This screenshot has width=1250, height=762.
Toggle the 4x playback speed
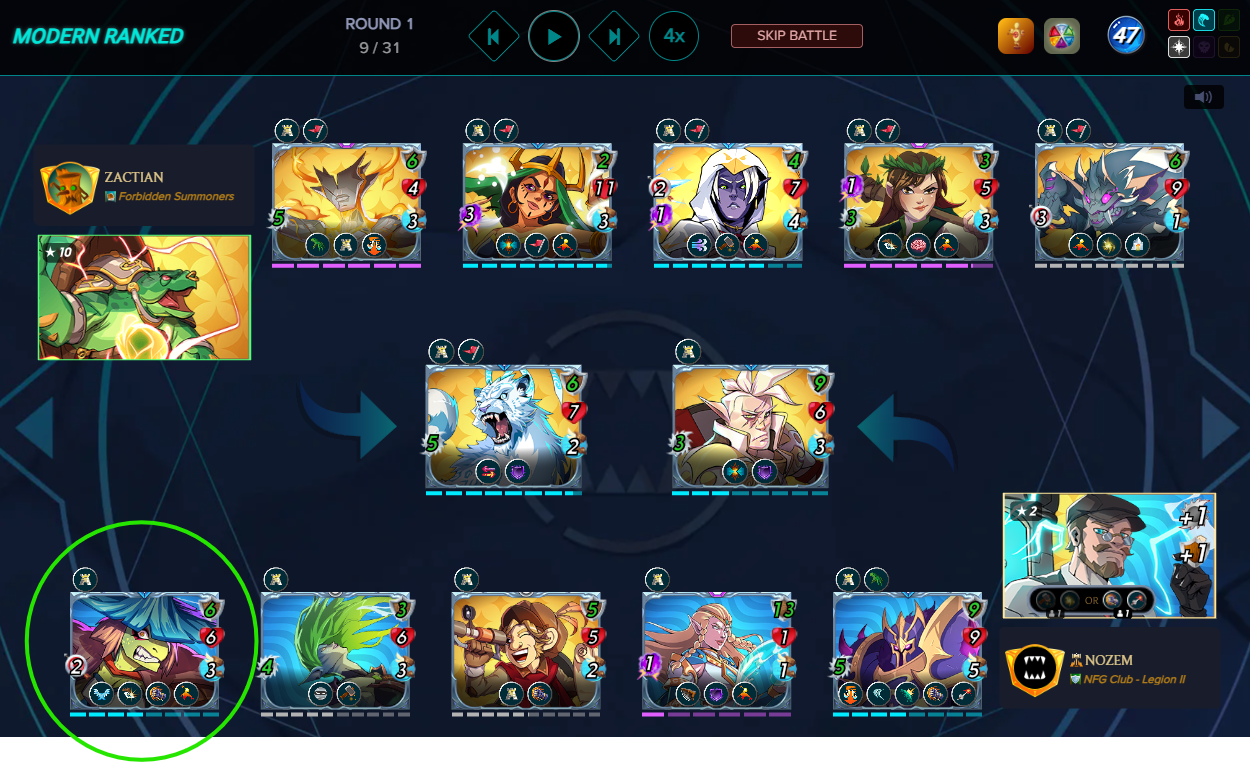[674, 37]
